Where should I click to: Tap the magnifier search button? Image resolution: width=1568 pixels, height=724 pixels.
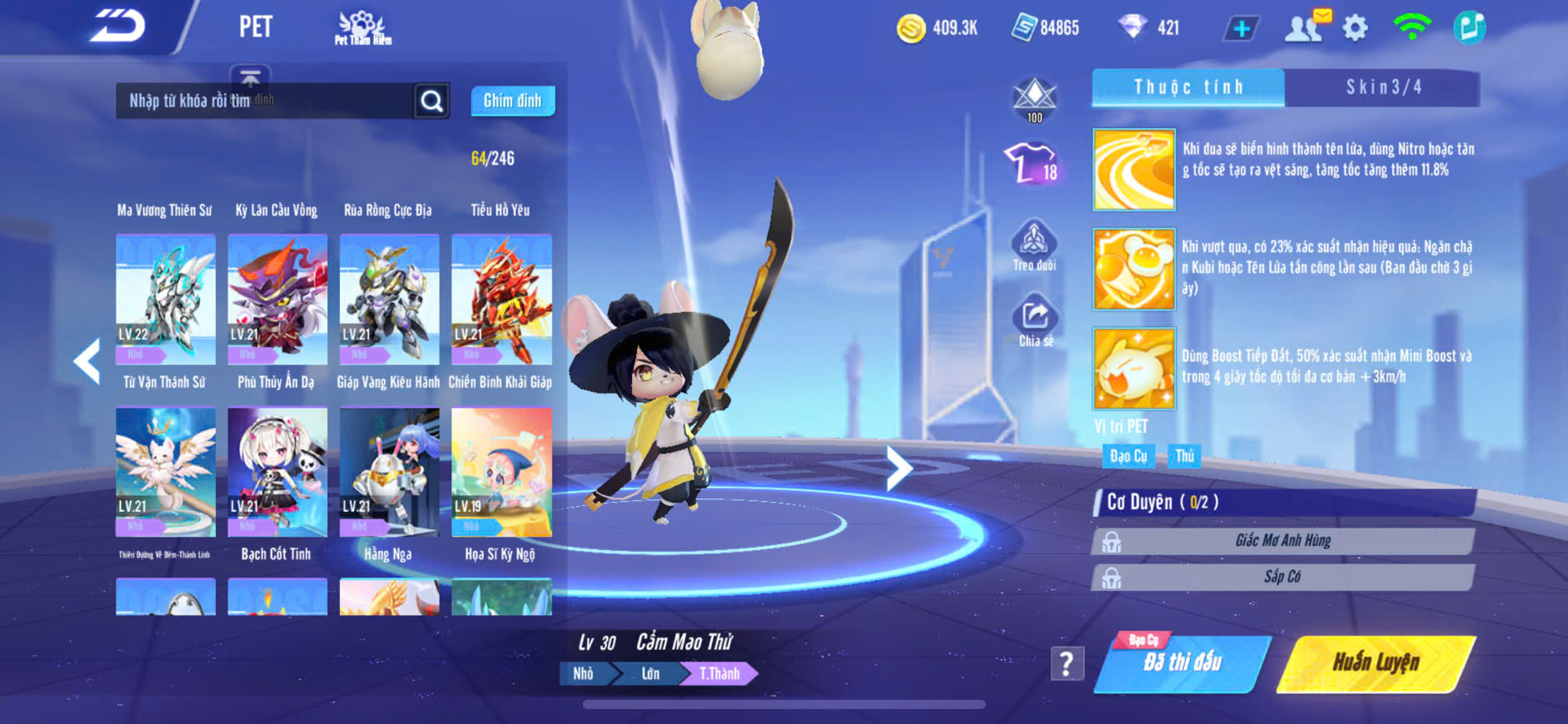pyautogui.click(x=431, y=101)
